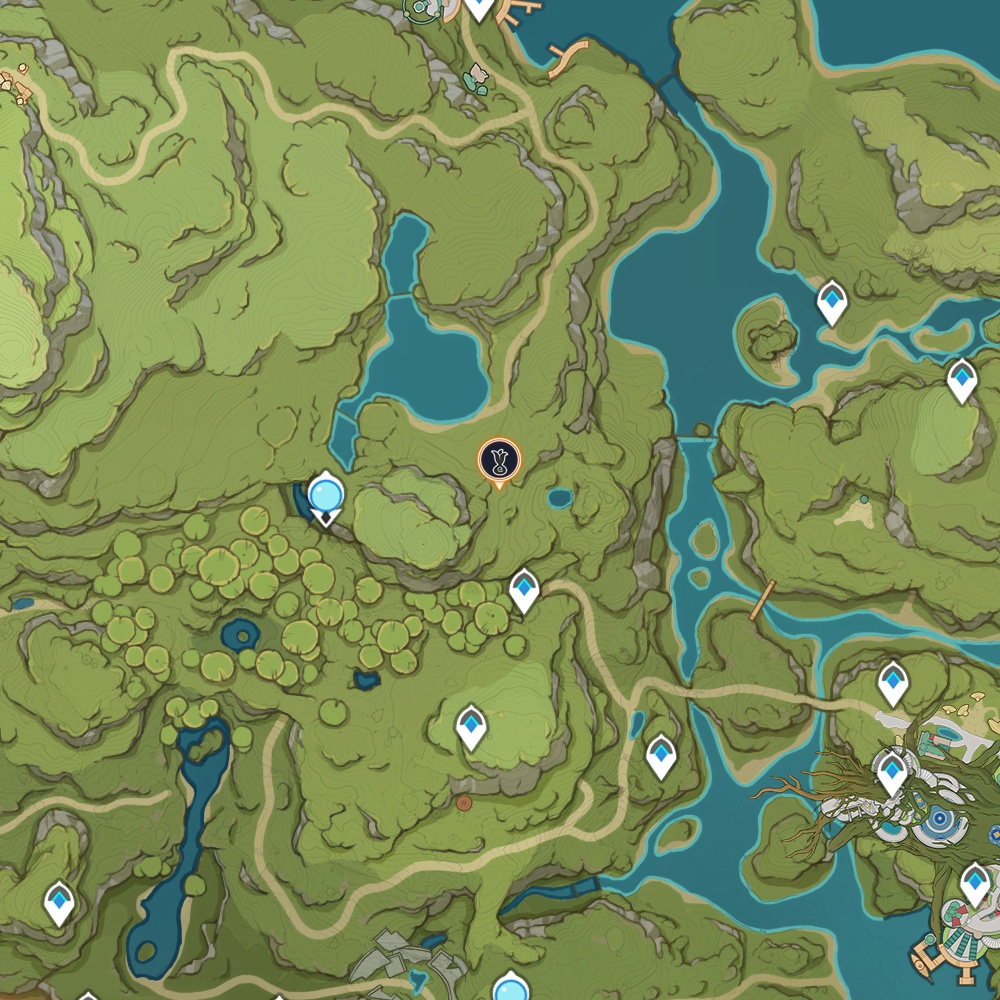Image resolution: width=1000 pixels, height=1000 pixels.
Task: Choose the lone teleport waypoint in the southwest hills
Action: [x=60, y=902]
